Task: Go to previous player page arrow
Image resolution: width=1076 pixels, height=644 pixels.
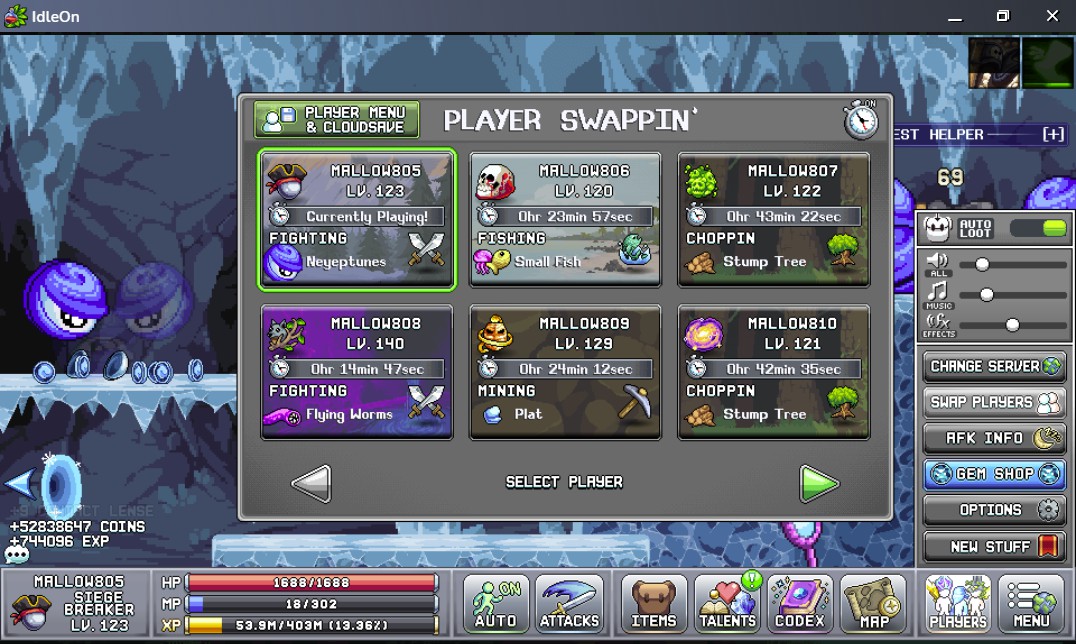Action: point(311,484)
